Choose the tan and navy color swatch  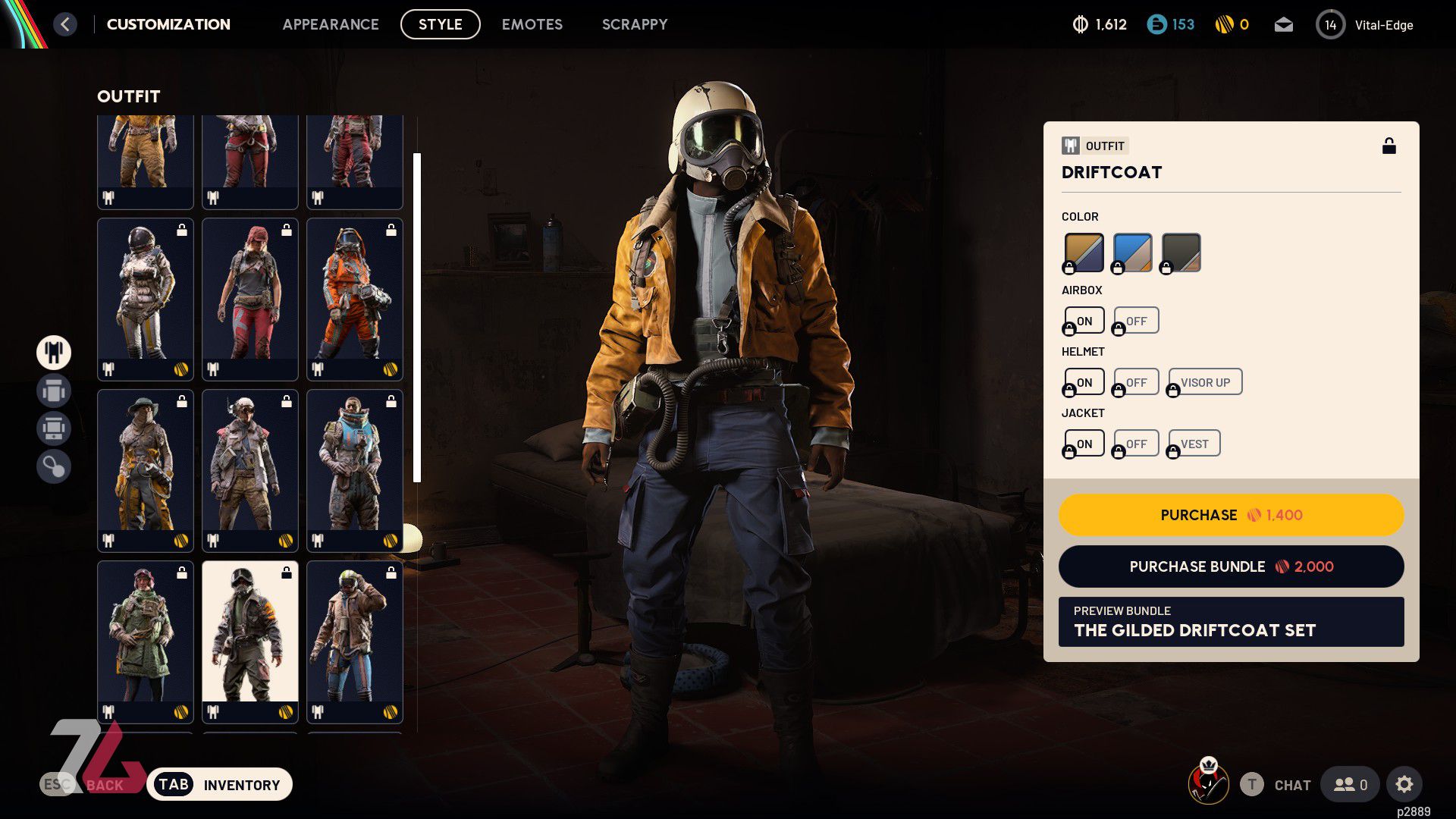1084,253
